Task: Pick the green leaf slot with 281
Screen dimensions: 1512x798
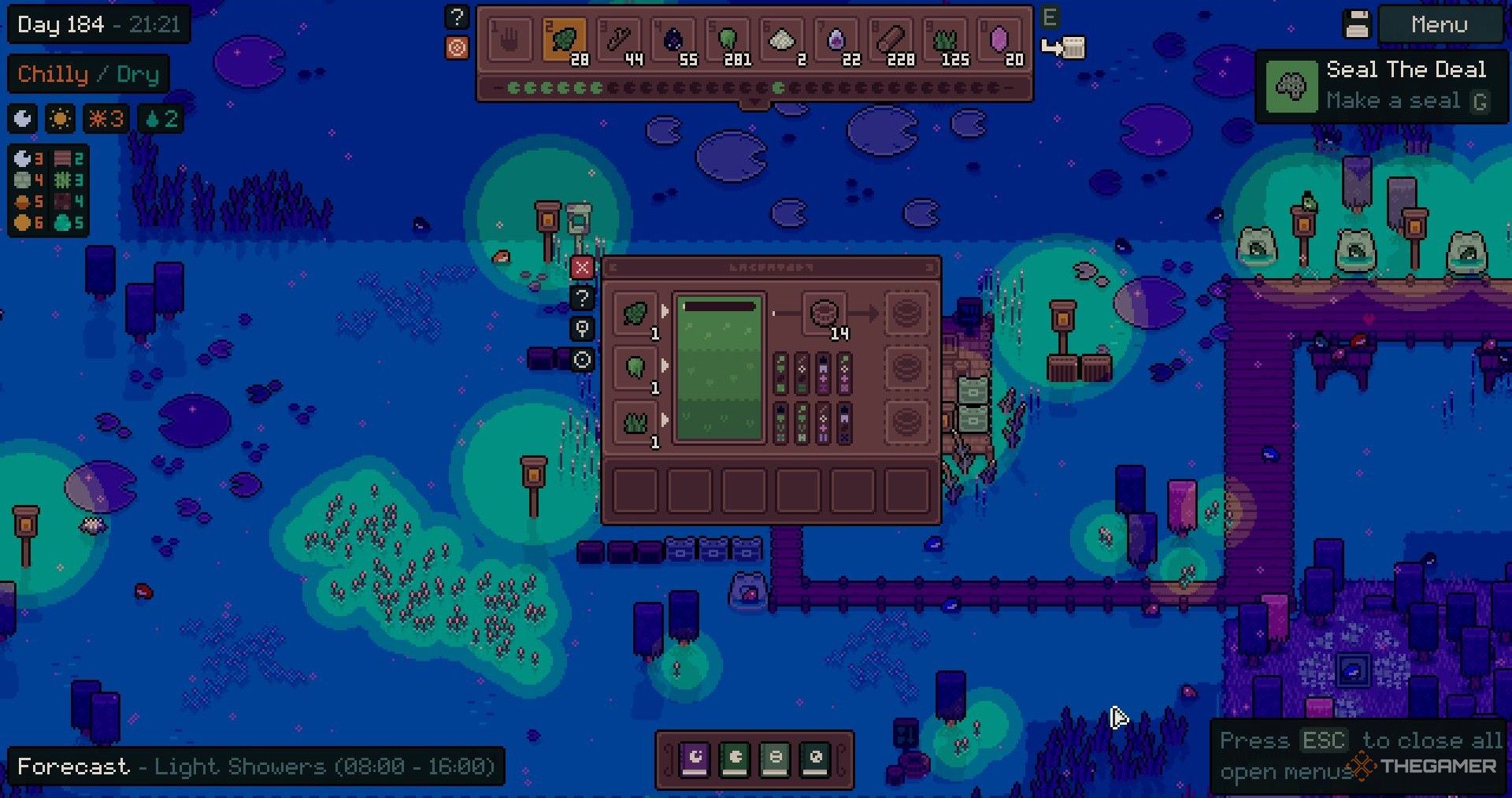Action: coord(728,41)
